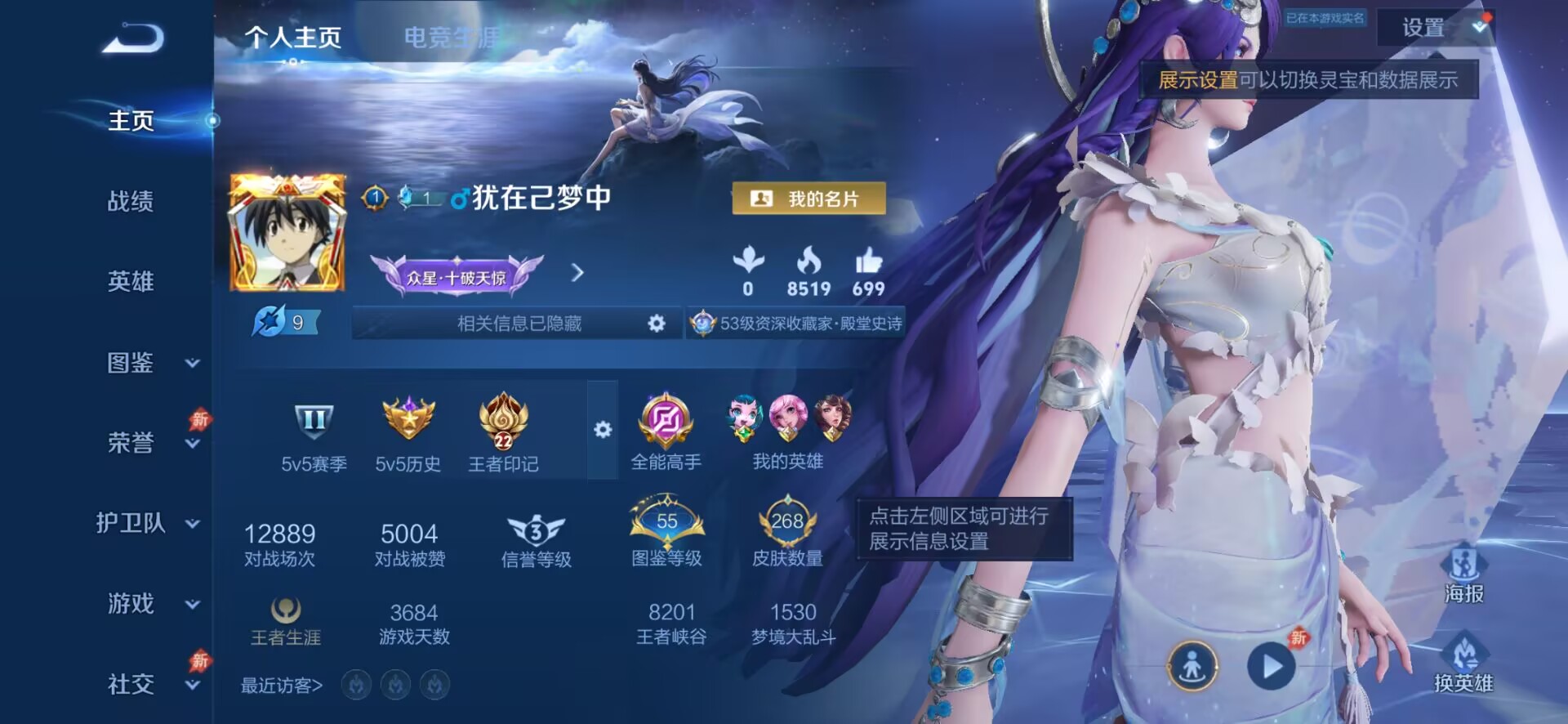The height and width of the screenshot is (724, 1568).
Task: Click the 我的名片 name card button
Action: [x=807, y=198]
